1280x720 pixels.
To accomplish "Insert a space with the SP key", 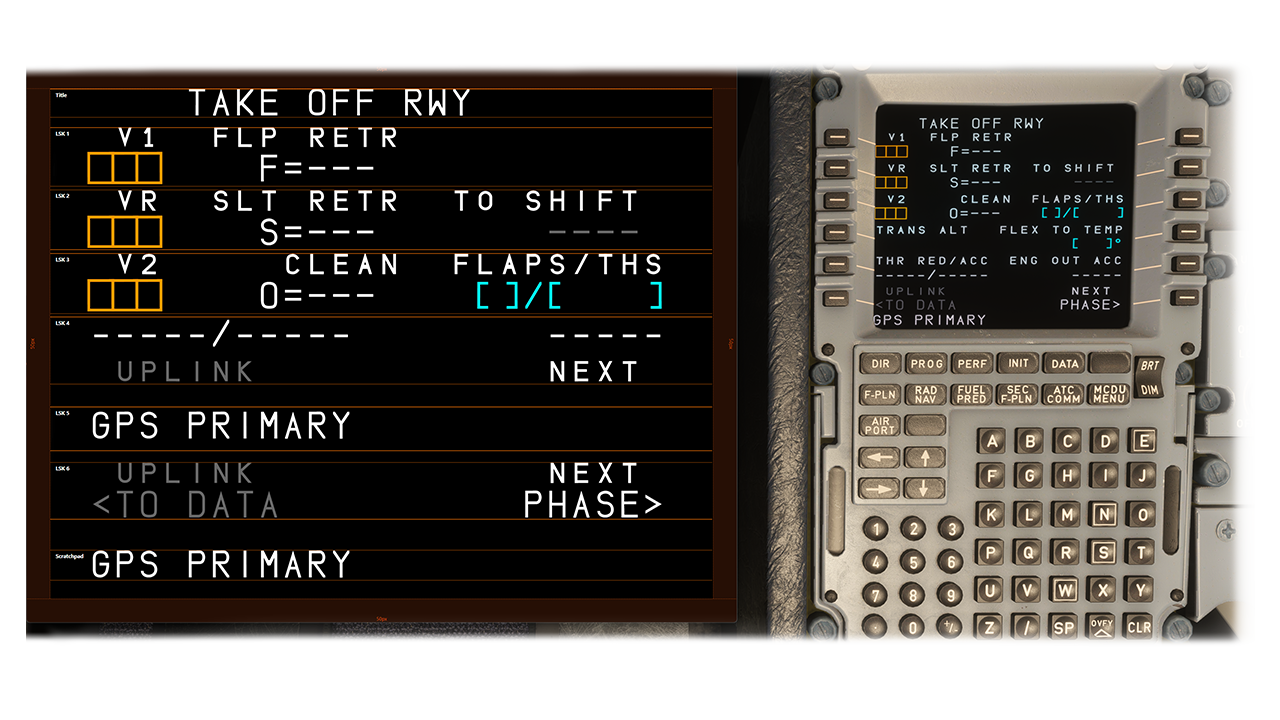I will tap(1064, 628).
